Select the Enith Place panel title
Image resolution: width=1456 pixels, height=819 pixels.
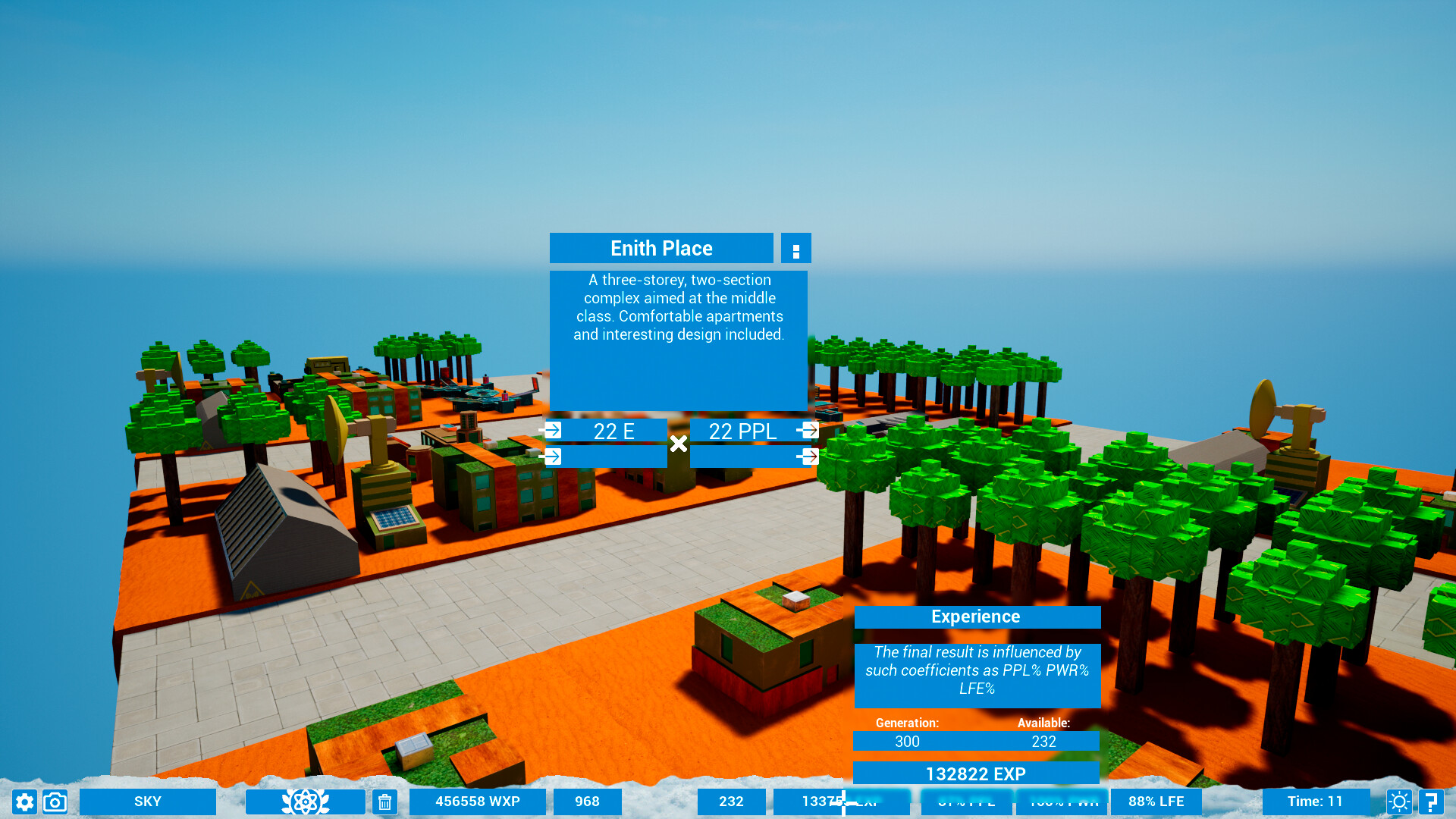[x=661, y=248]
